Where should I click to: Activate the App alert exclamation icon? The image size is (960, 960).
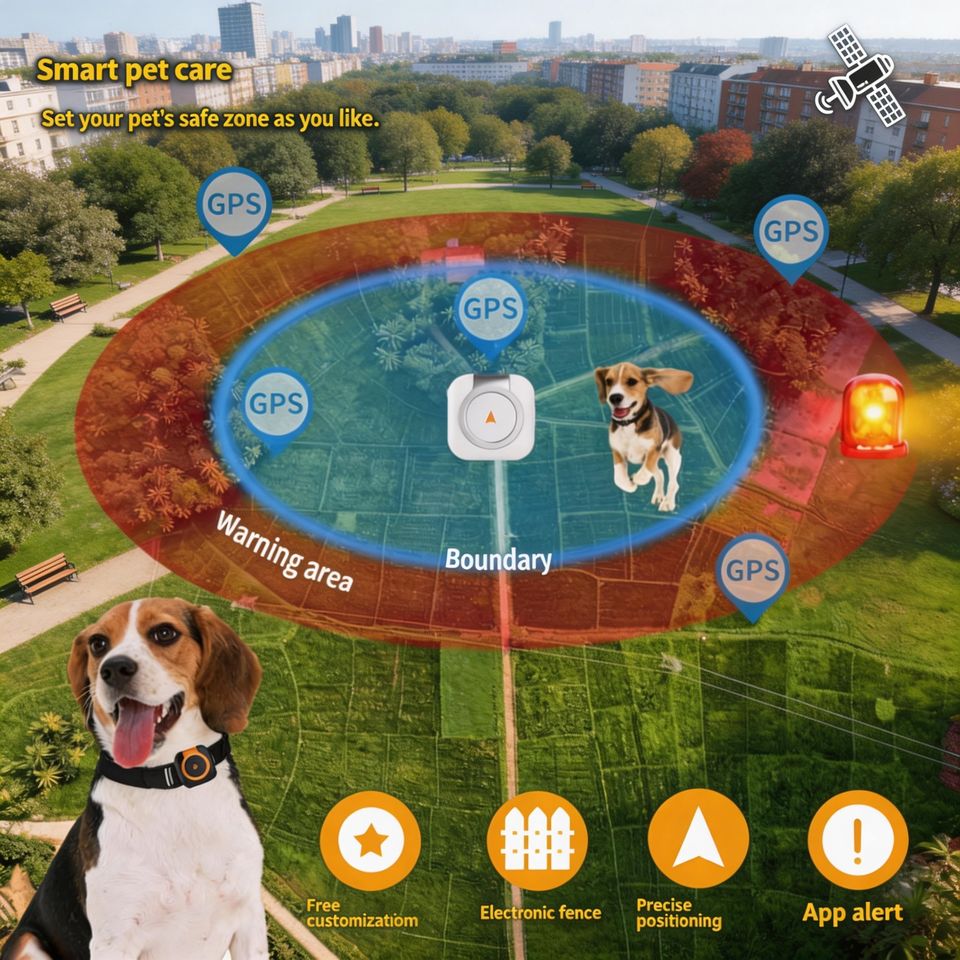(857, 839)
